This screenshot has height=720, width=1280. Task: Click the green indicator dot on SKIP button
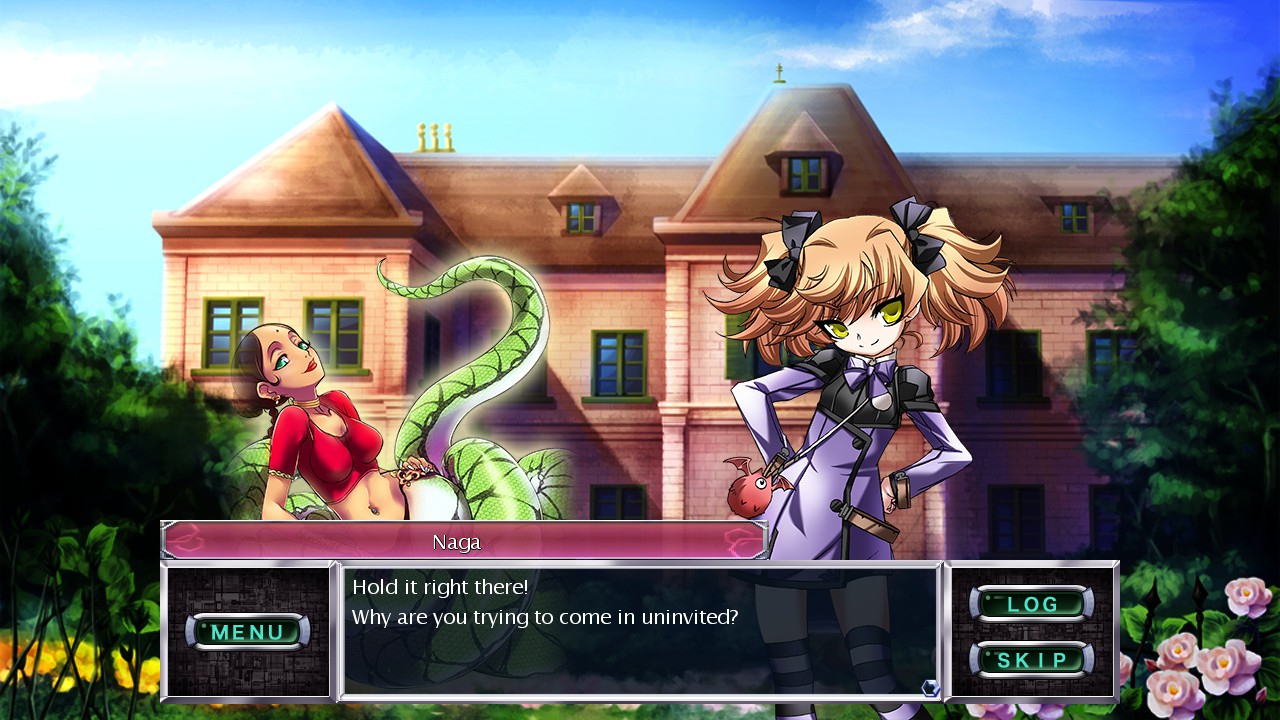coord(988,652)
